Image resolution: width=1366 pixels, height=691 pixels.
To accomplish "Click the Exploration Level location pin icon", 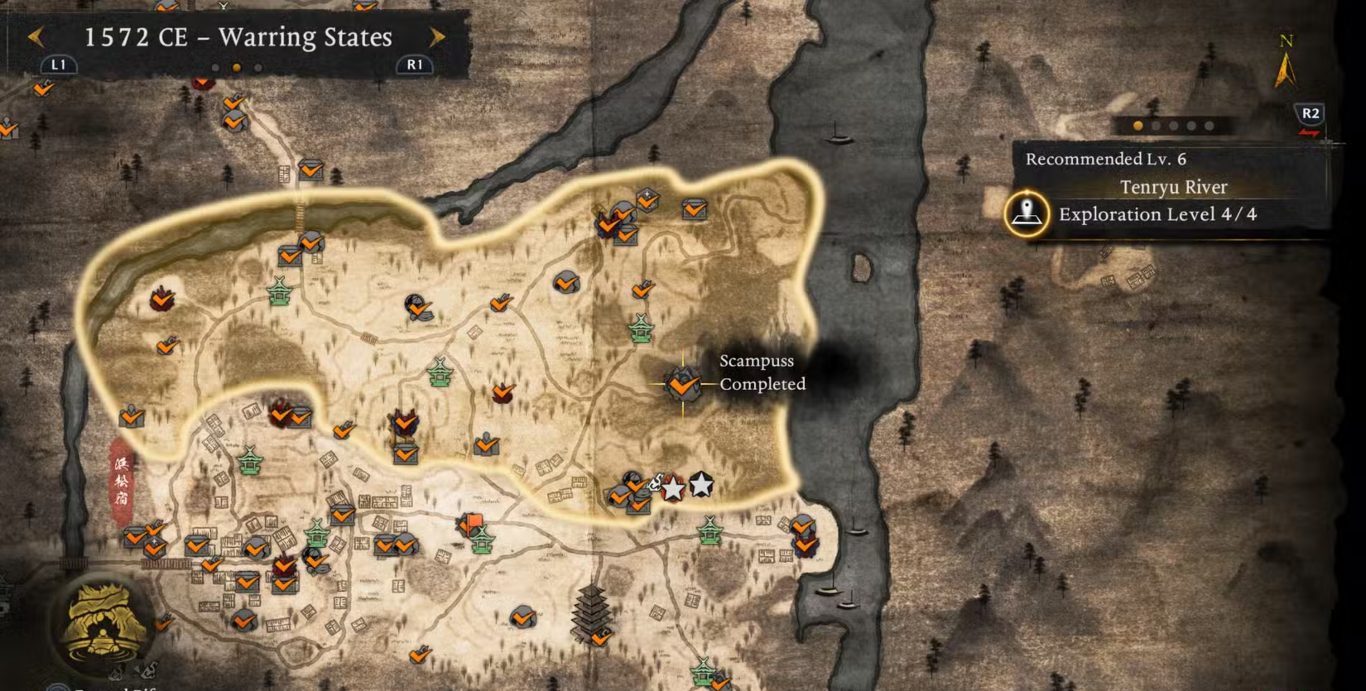I will click(1026, 214).
